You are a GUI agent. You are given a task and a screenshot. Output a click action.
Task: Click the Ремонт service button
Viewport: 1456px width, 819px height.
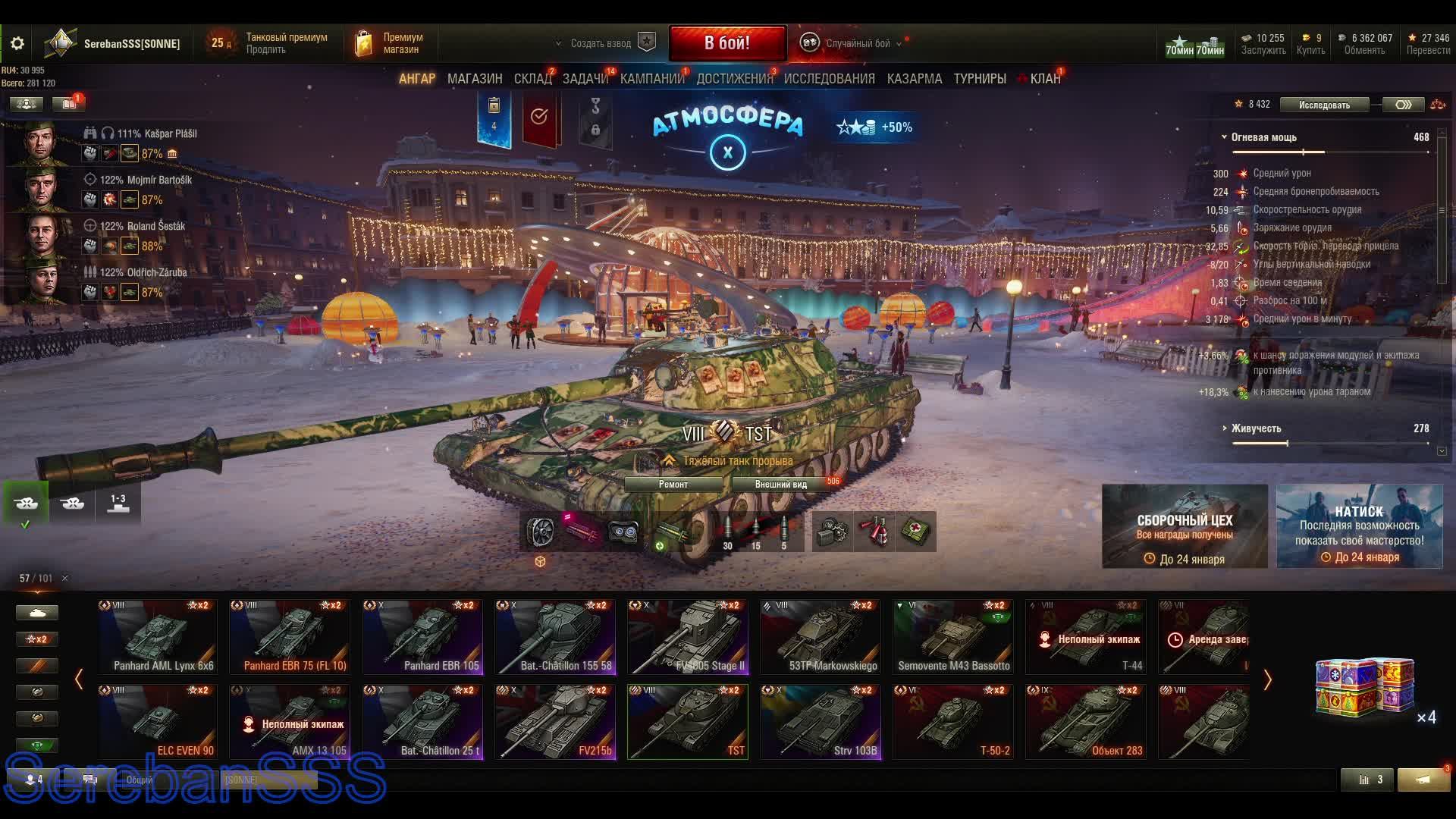673,485
